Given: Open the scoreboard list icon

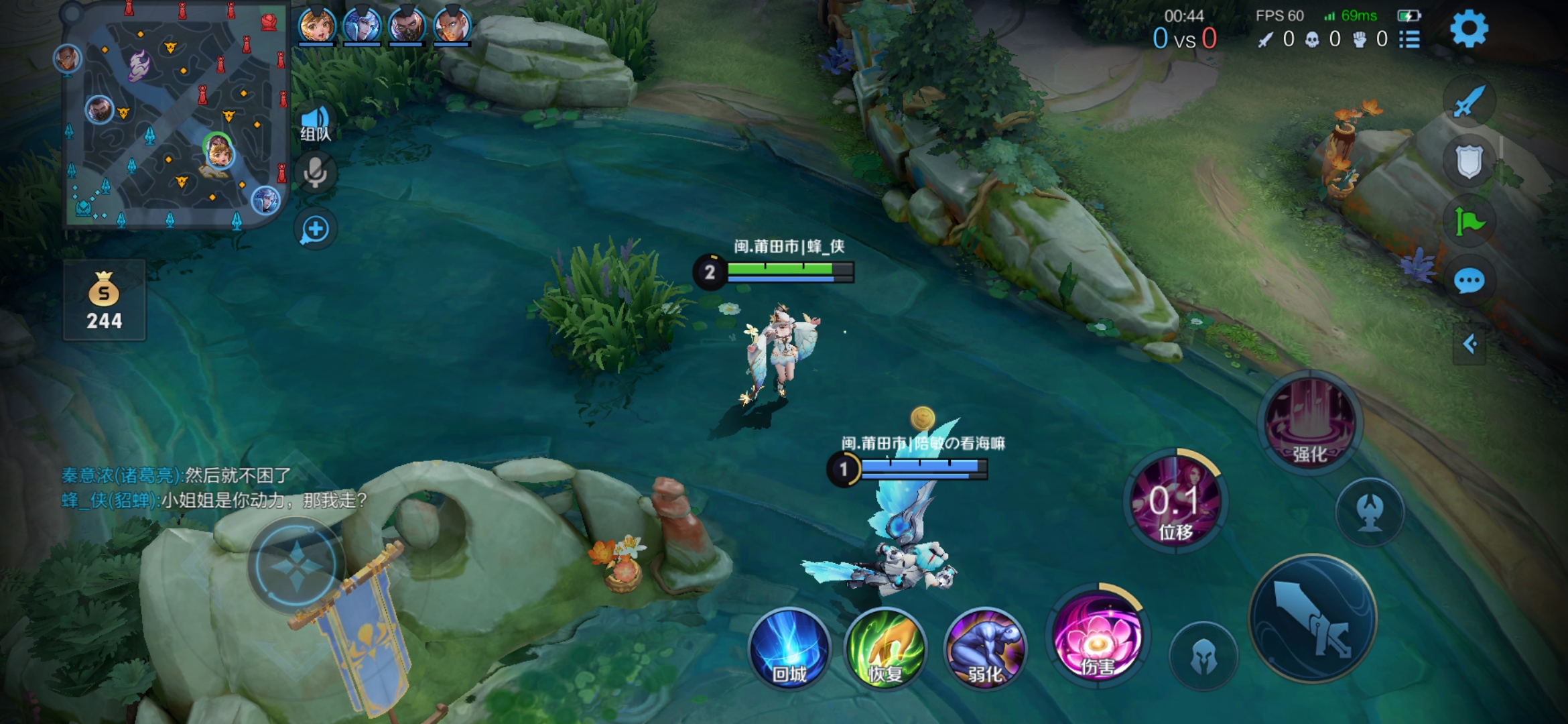Looking at the screenshot, I should (x=1409, y=40).
